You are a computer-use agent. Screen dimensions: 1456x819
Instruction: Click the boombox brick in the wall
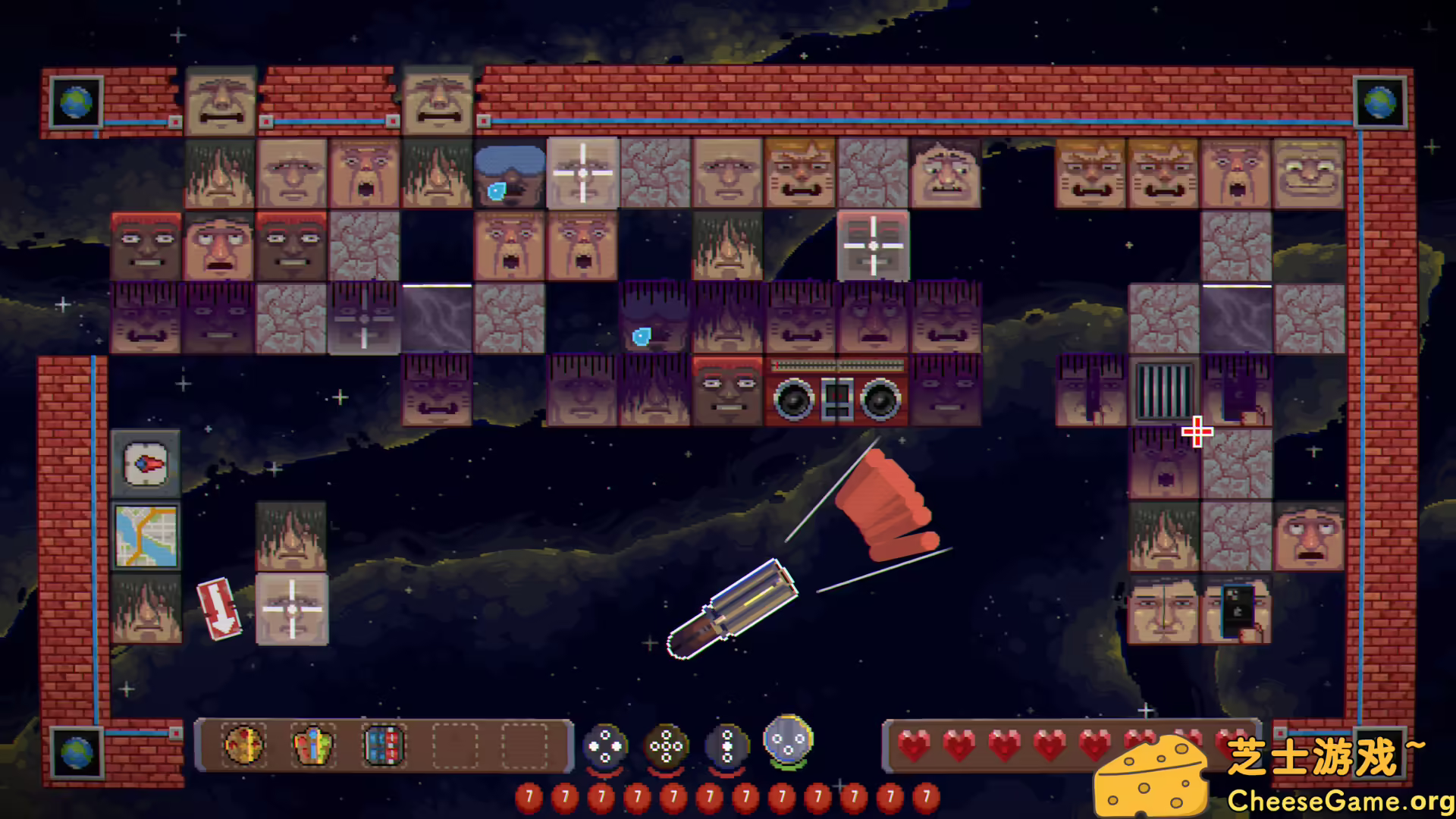point(836,389)
